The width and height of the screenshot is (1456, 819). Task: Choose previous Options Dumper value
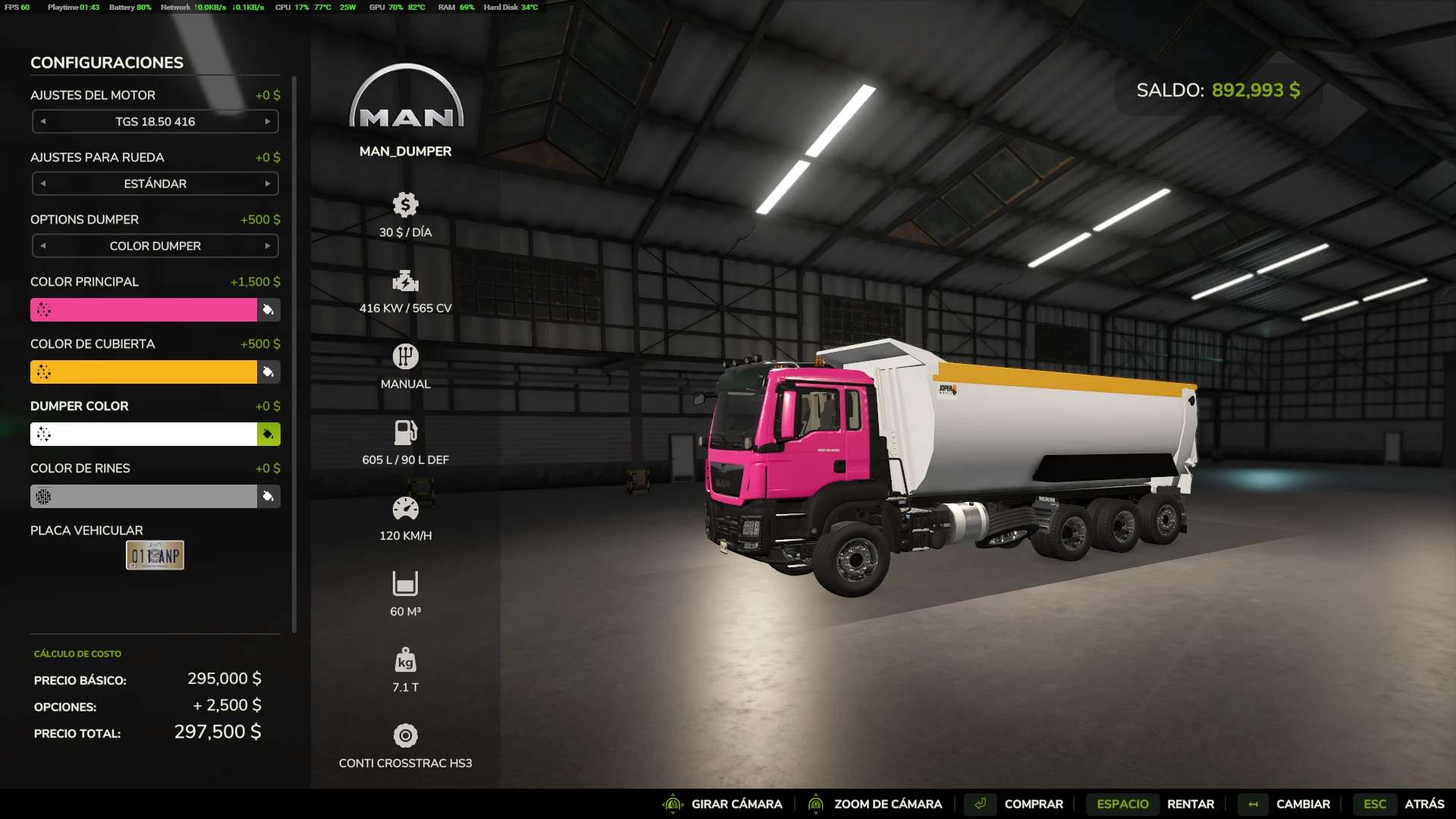tap(43, 246)
